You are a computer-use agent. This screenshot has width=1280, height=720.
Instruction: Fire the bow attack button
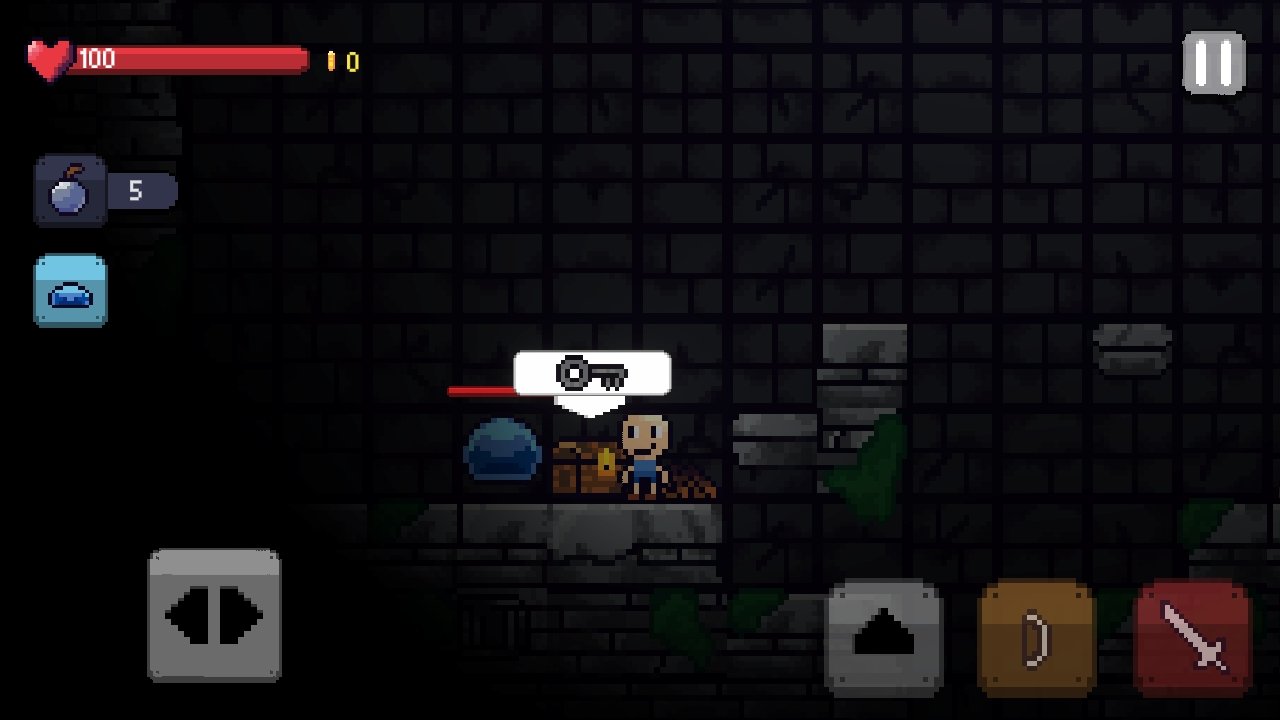(1036, 637)
